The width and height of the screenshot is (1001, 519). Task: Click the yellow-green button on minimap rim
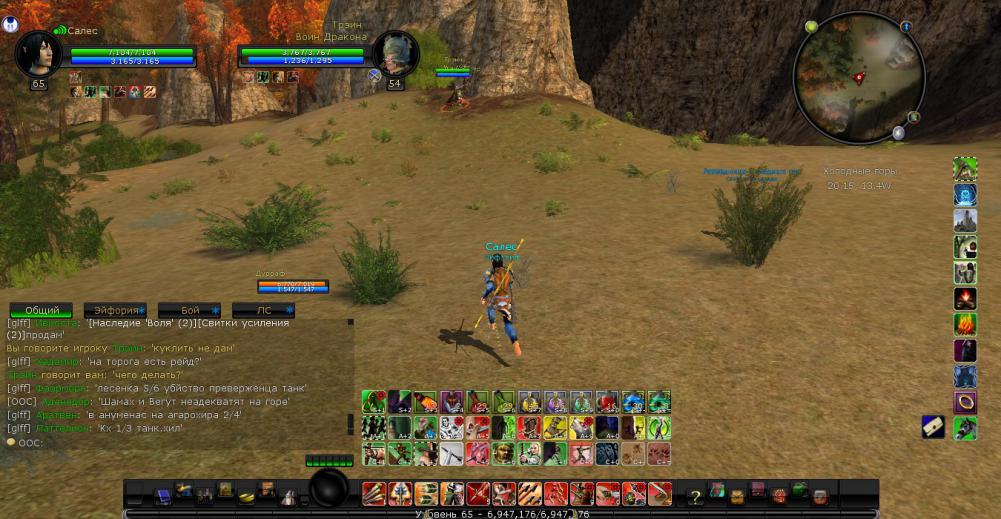tap(811, 26)
